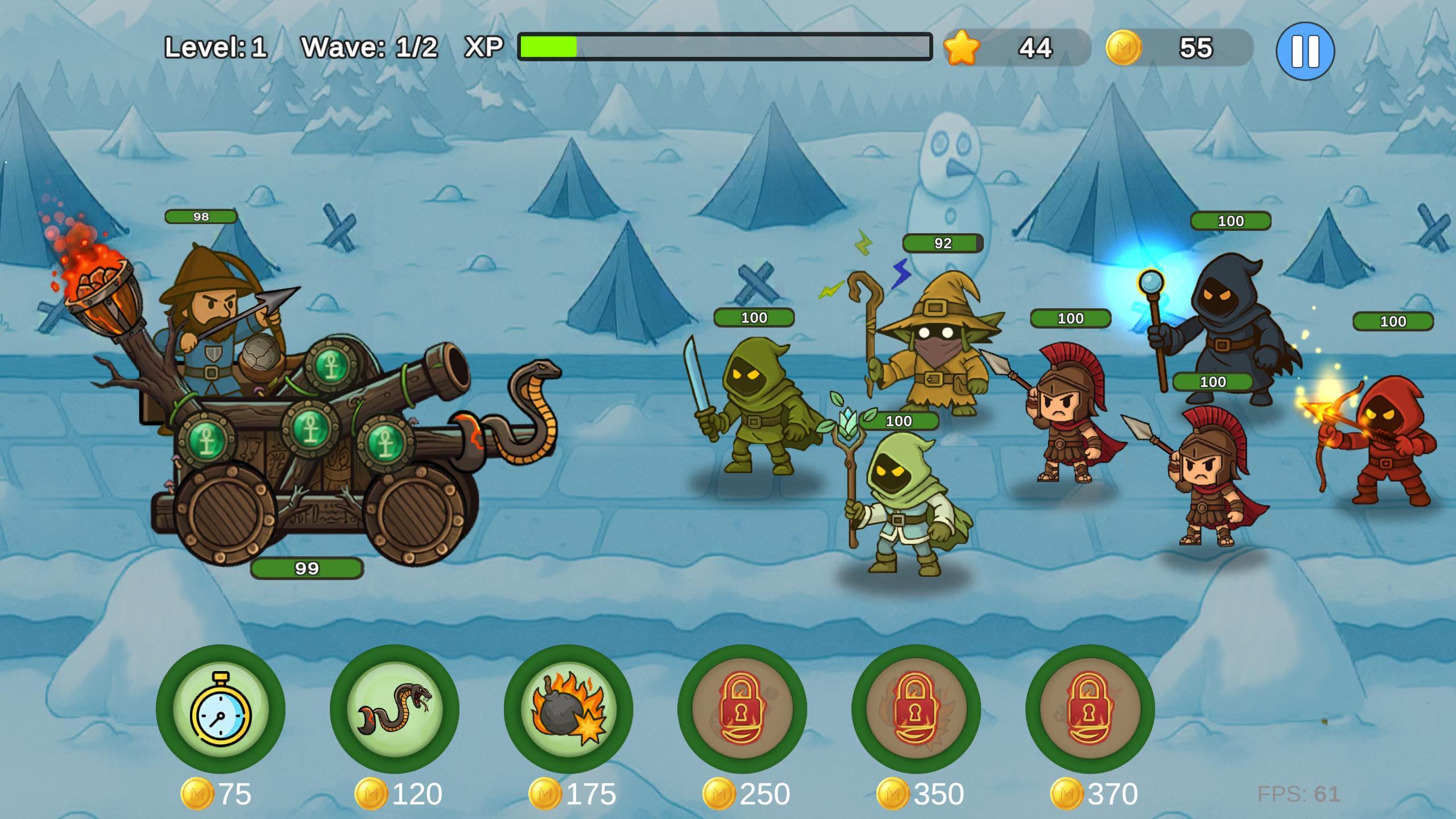The image size is (1456, 819).
Task: Use the snake ability costing 120
Action: tap(395, 709)
